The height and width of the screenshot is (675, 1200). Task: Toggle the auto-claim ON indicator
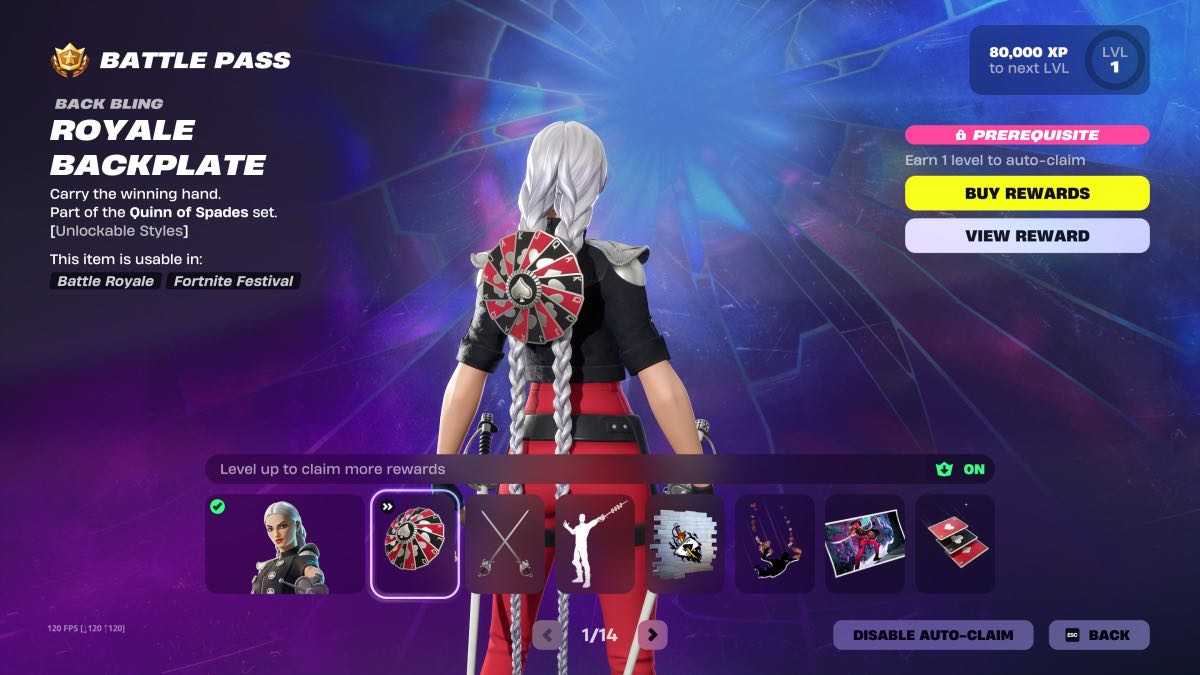pyautogui.click(x=961, y=469)
